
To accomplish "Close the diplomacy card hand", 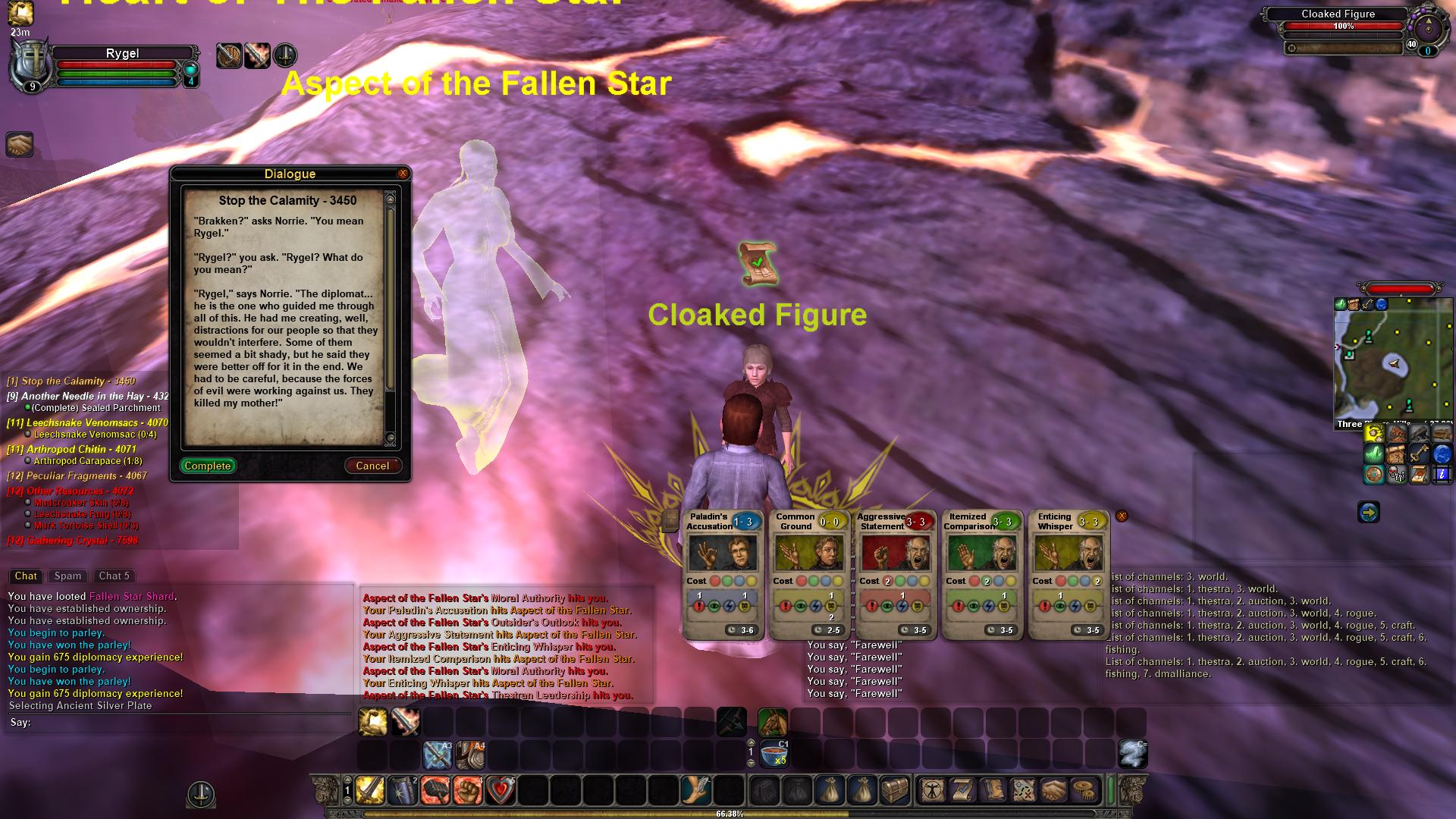I will pos(1122,516).
